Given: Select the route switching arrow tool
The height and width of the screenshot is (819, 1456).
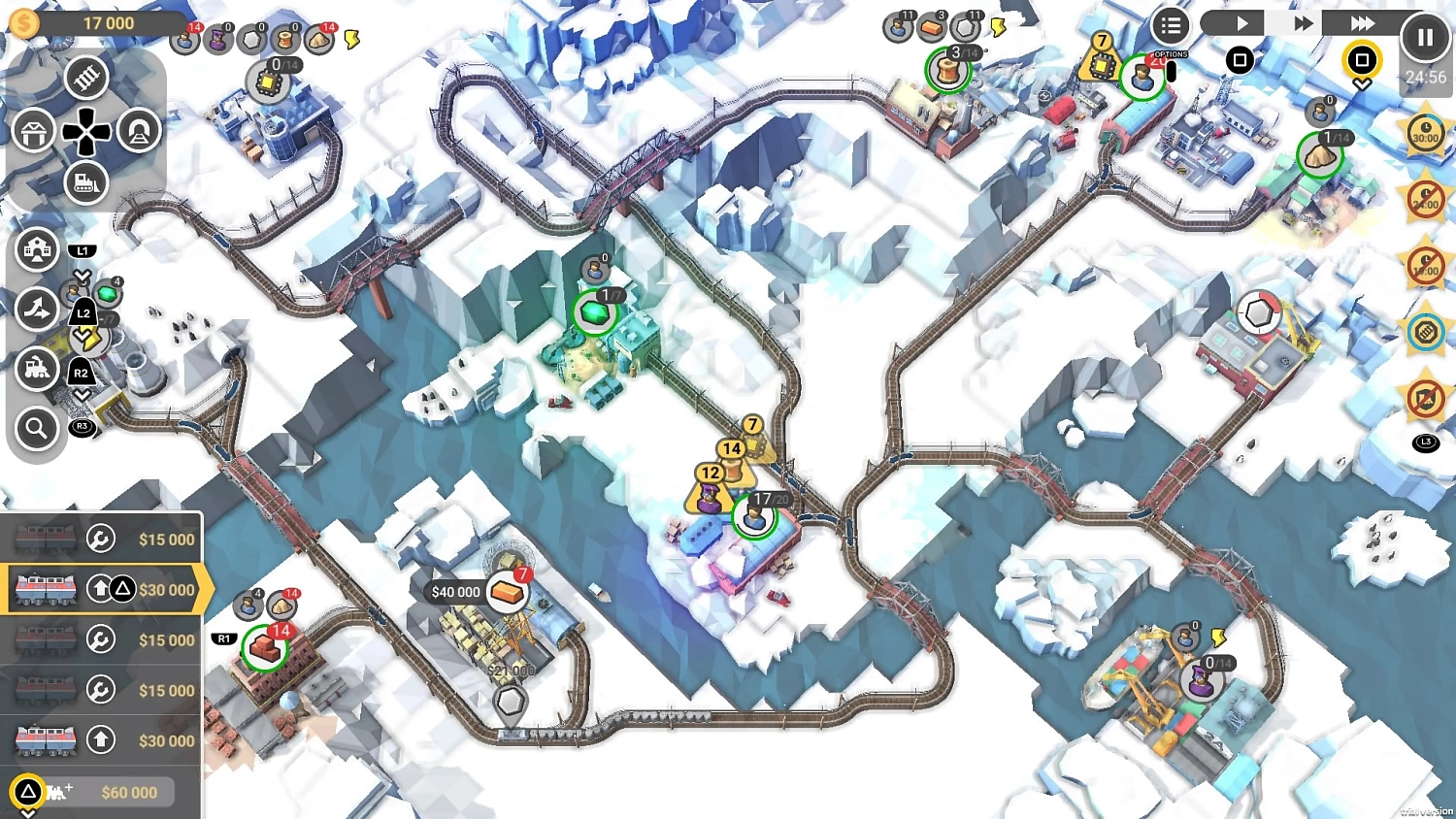Looking at the screenshot, I should [37, 309].
